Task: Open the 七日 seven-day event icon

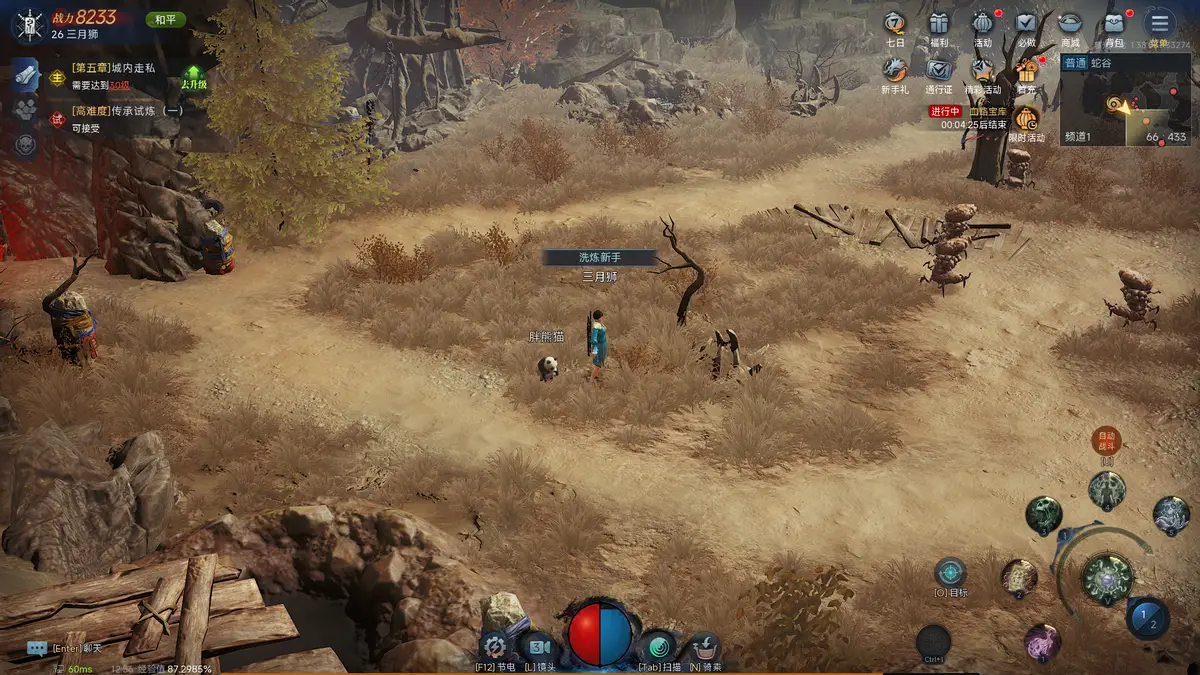Action: 895,24
